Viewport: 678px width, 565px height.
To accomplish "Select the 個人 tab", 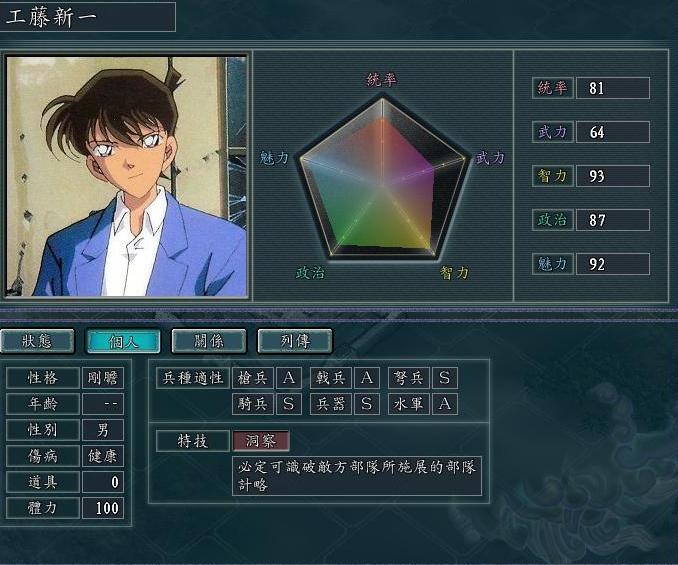I will tap(123, 341).
